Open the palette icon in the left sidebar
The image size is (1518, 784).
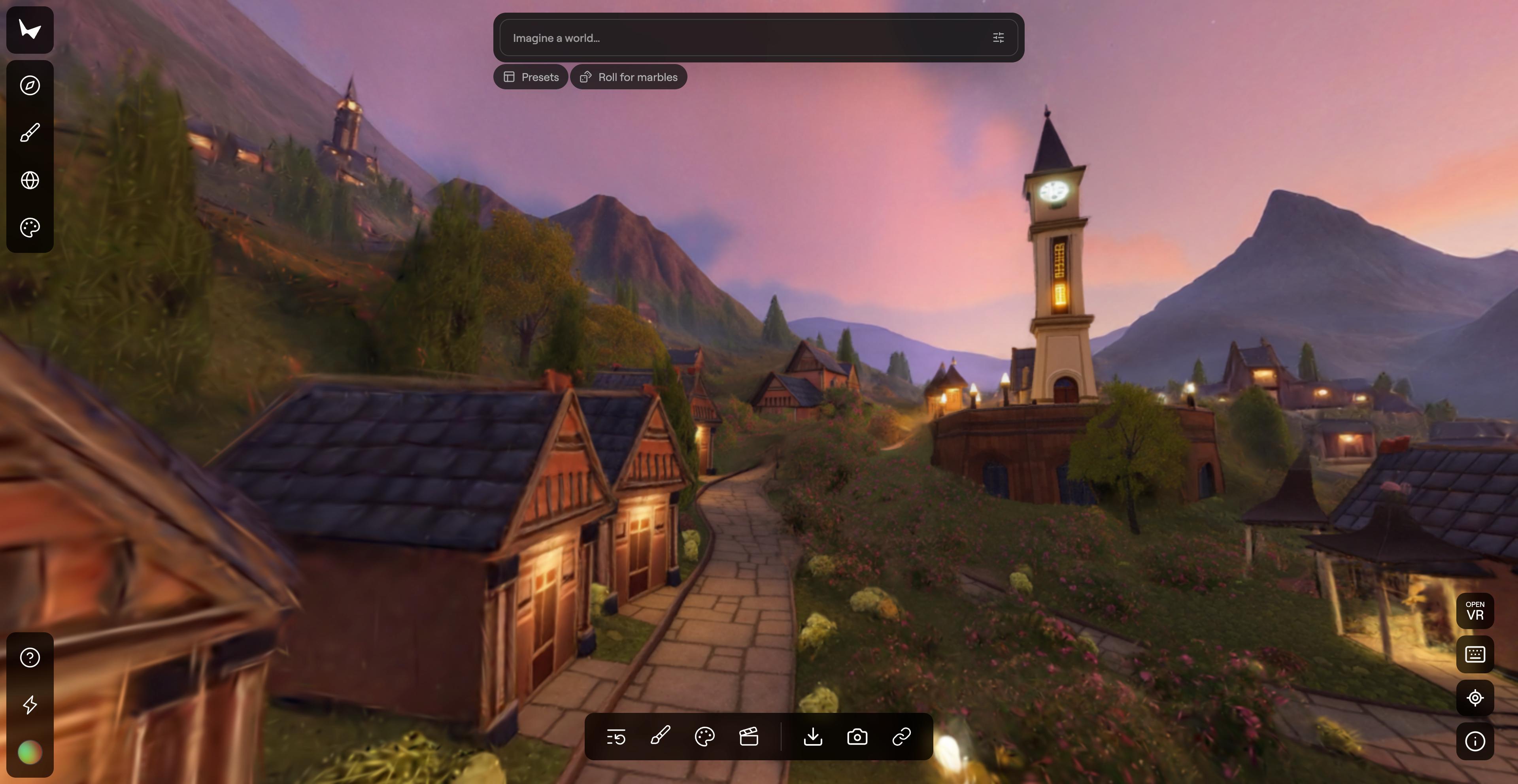30,227
